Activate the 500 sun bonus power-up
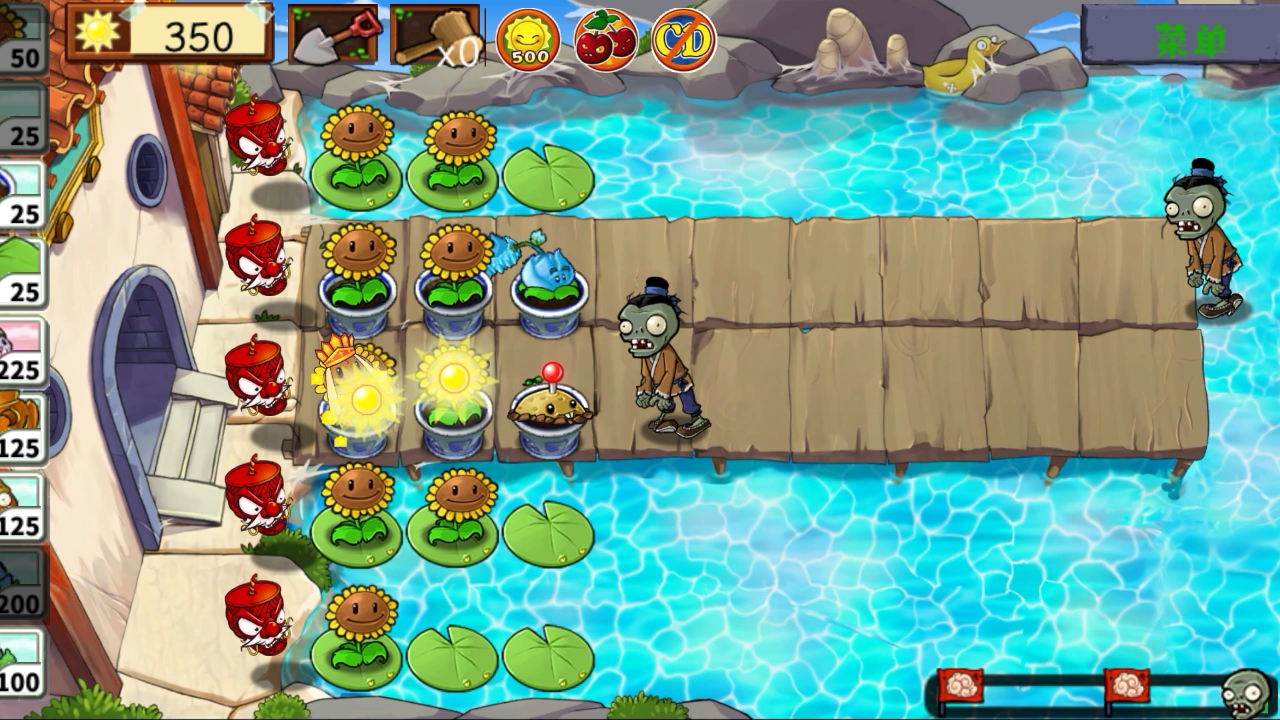The width and height of the screenshot is (1280, 720). (x=528, y=40)
